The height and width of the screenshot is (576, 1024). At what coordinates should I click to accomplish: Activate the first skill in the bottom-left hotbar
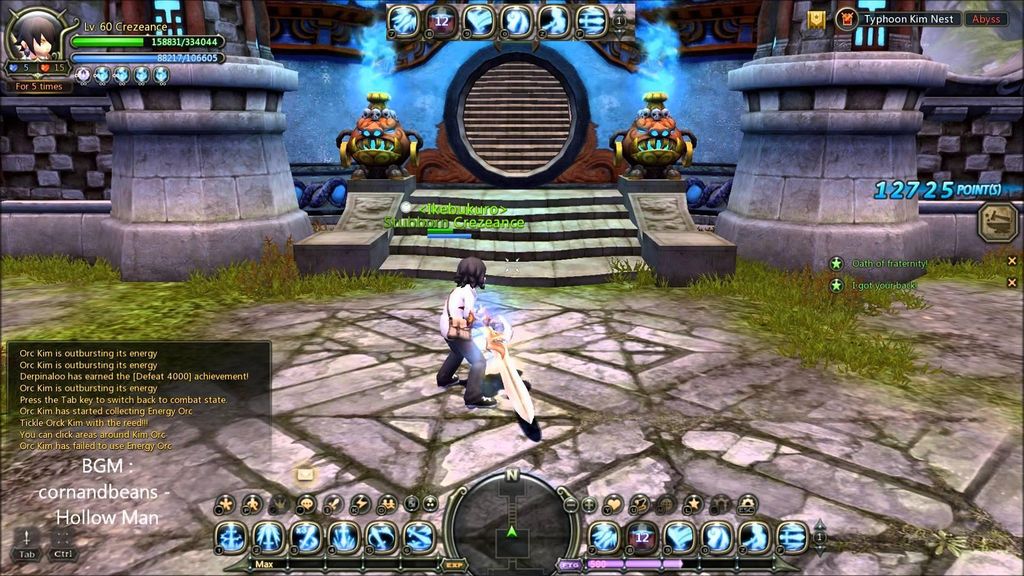pyautogui.click(x=231, y=537)
